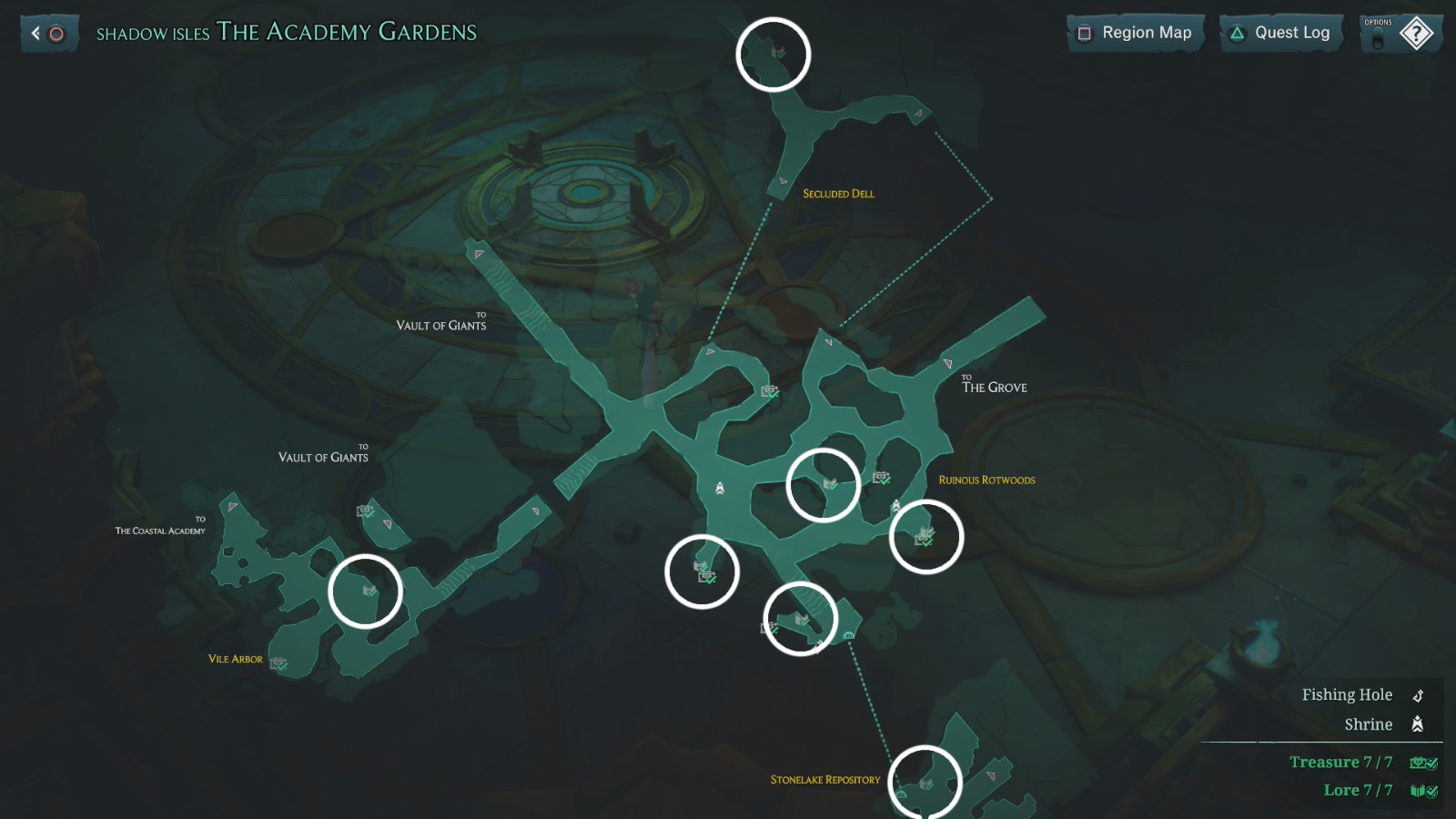Screen dimensions: 1456x819
Task: Select the Fishing Hole hook icon in the legend
Action: point(1418,695)
